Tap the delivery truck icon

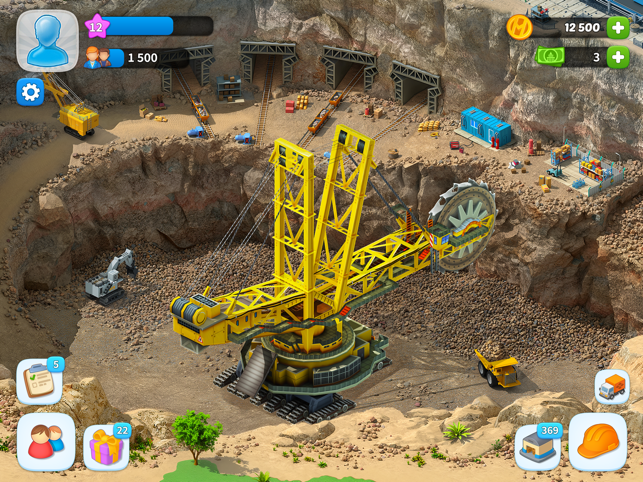click(x=611, y=387)
